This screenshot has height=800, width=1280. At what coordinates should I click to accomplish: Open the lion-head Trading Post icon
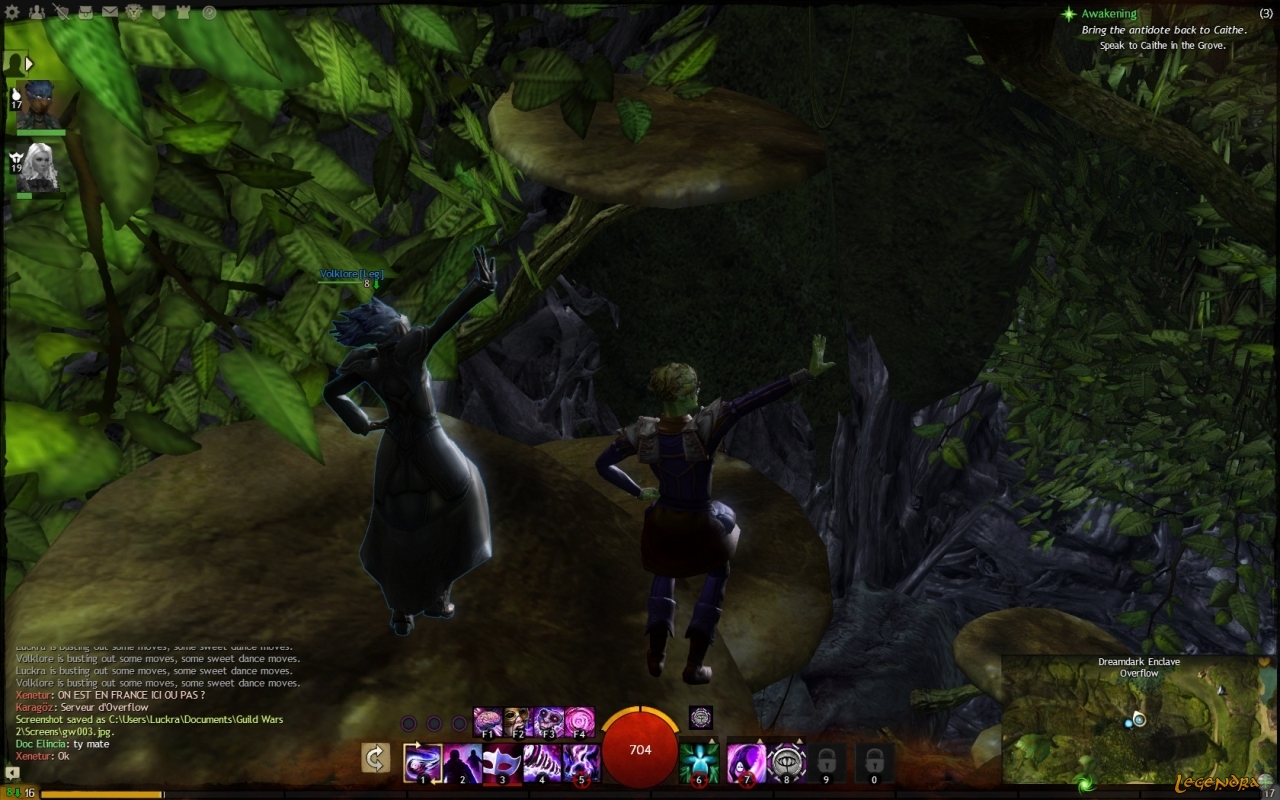click(134, 13)
